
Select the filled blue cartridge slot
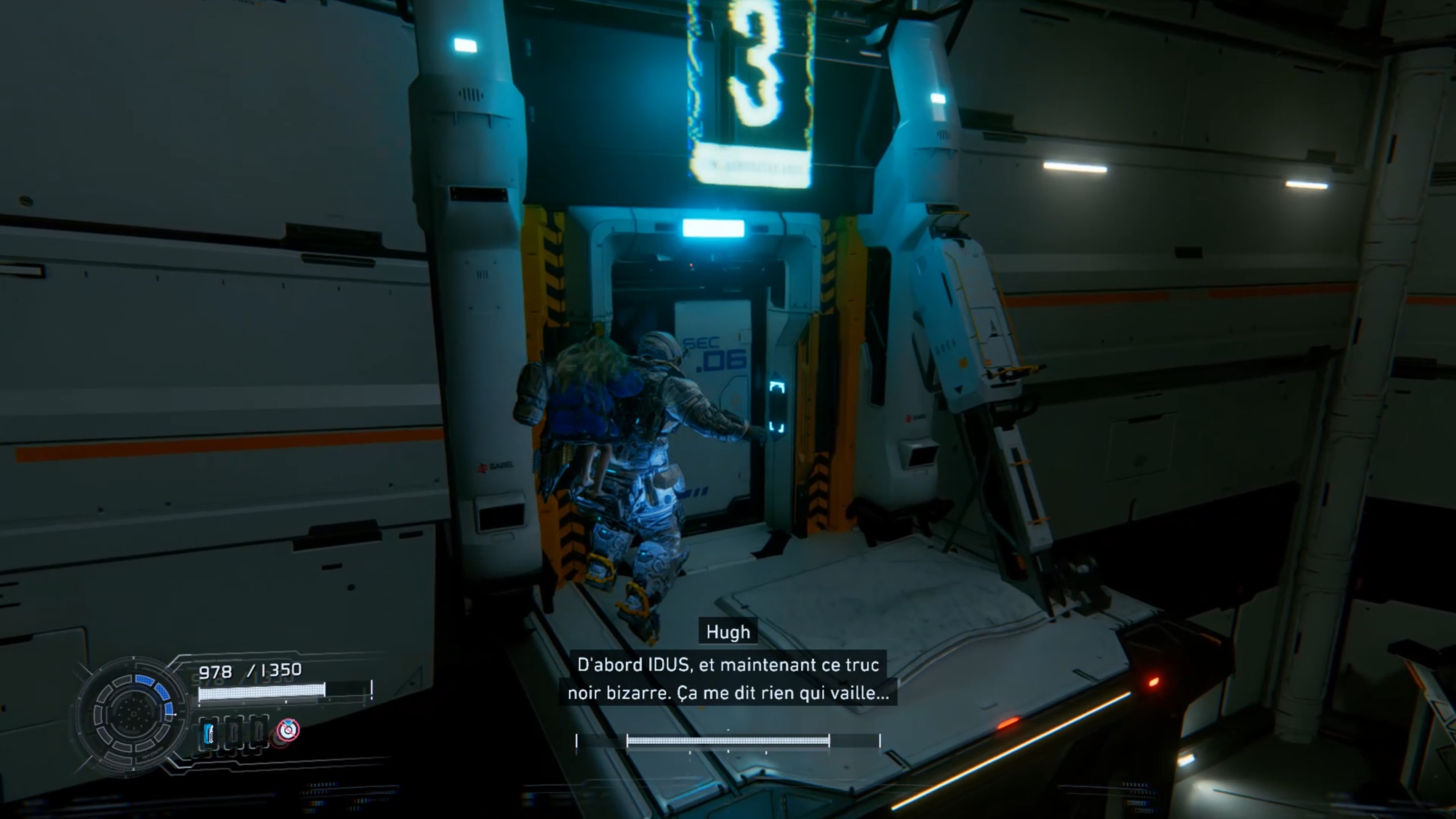(208, 732)
